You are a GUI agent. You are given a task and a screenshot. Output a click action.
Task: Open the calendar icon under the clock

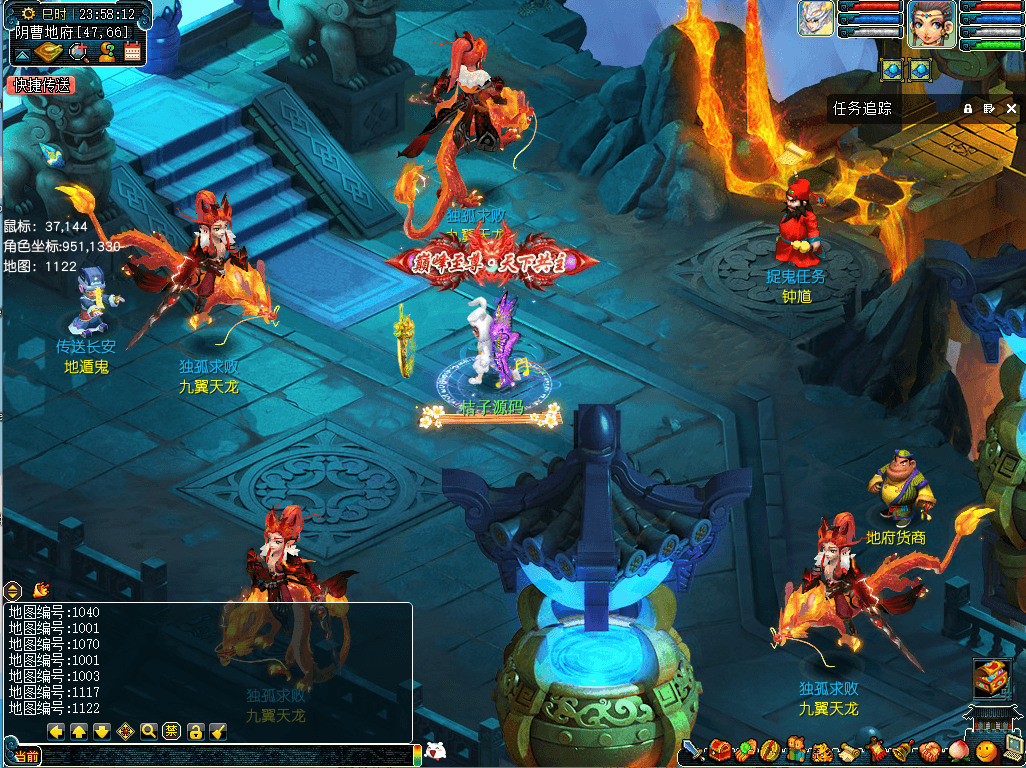tap(131, 52)
